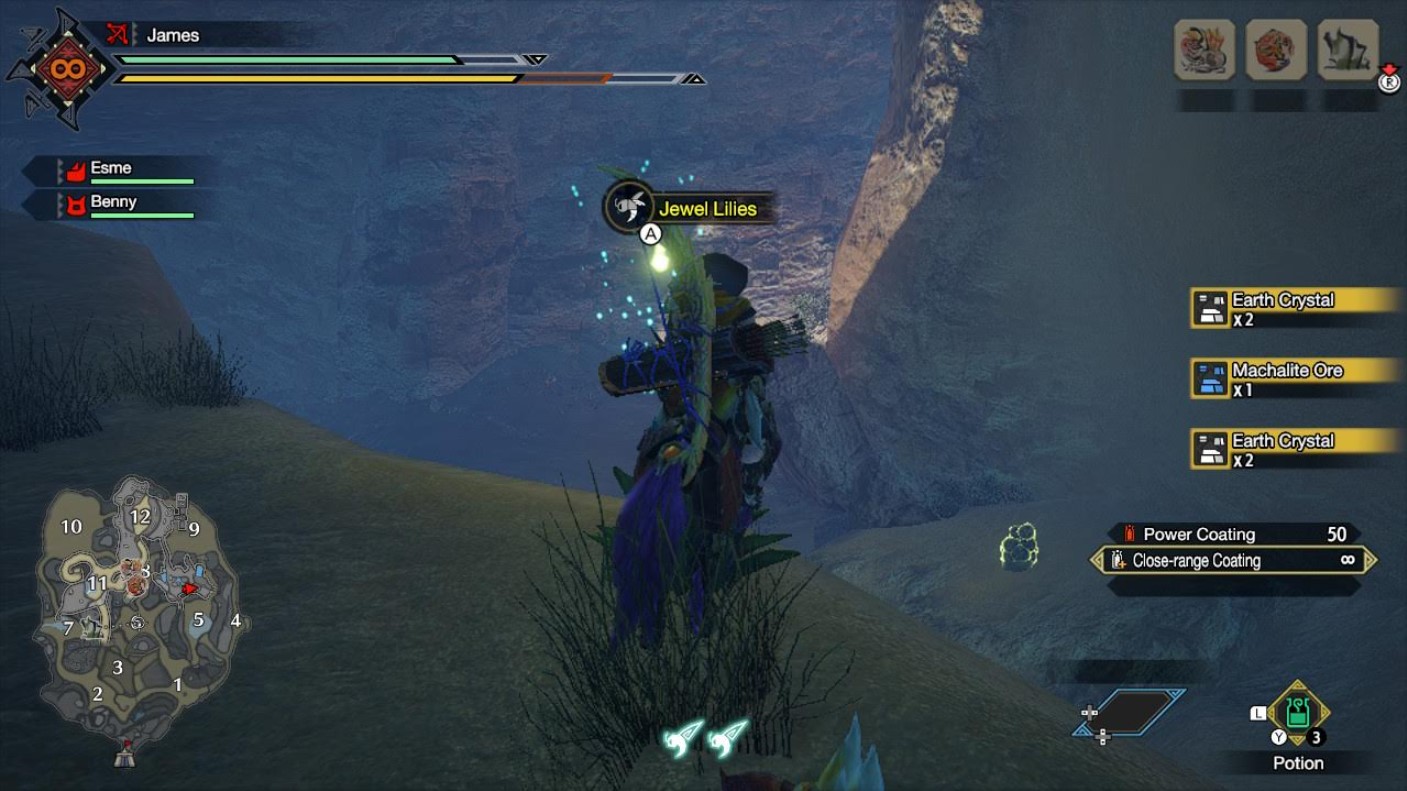Click the L bumper prompt beside Potion
Viewport: 1407px width, 791px height.
tap(1259, 712)
